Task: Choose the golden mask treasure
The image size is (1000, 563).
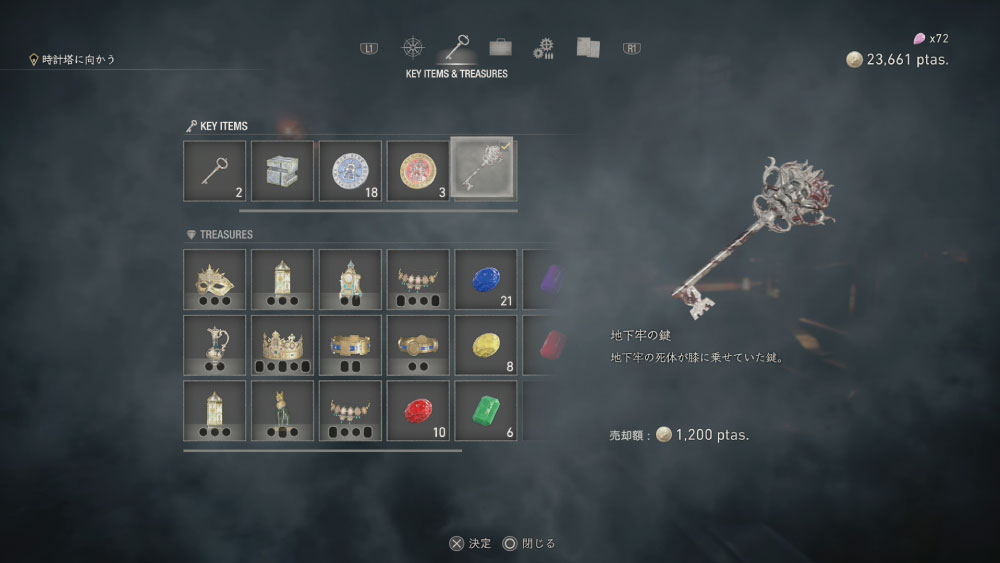Action: [214, 279]
